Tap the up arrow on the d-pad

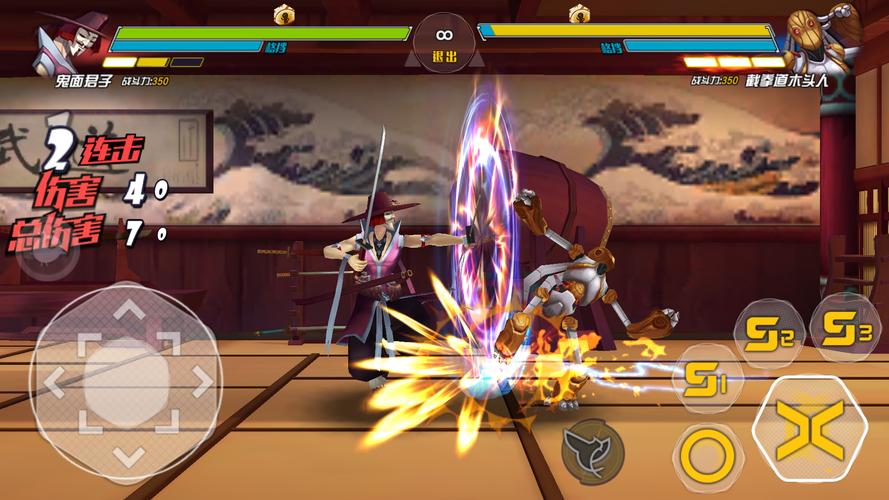(x=128, y=313)
